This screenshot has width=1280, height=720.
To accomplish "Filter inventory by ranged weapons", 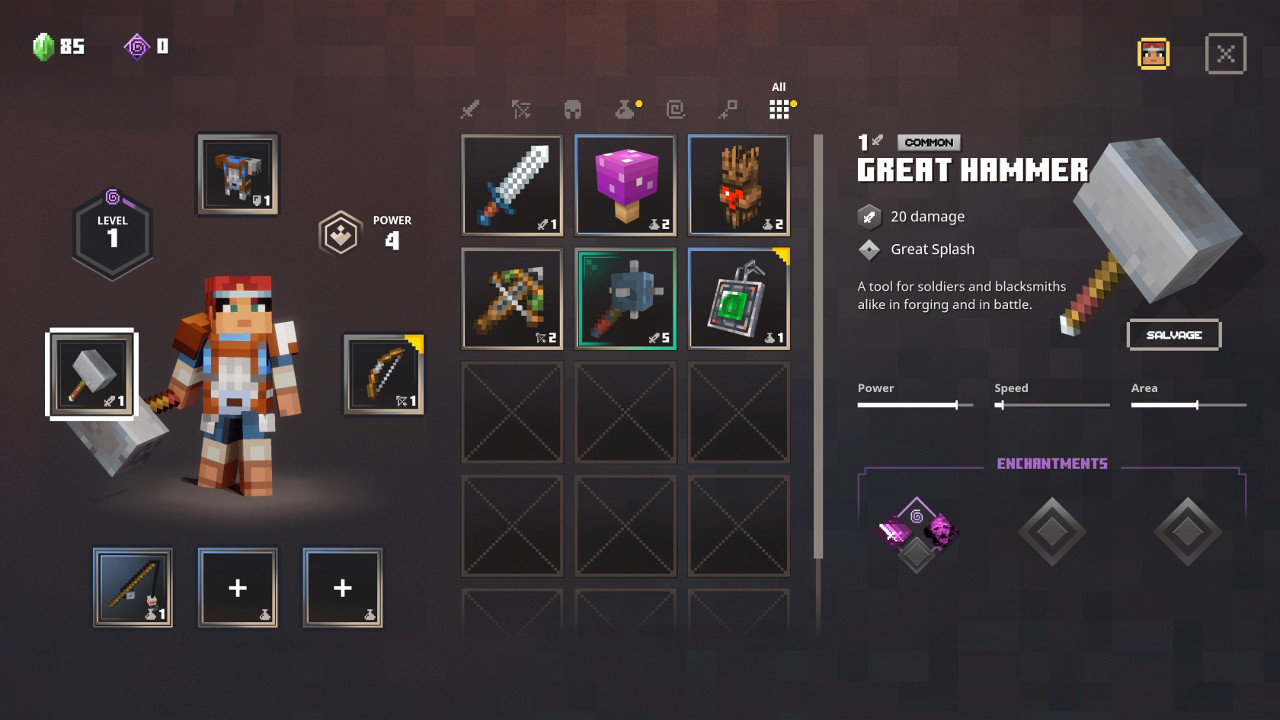I will [x=521, y=110].
